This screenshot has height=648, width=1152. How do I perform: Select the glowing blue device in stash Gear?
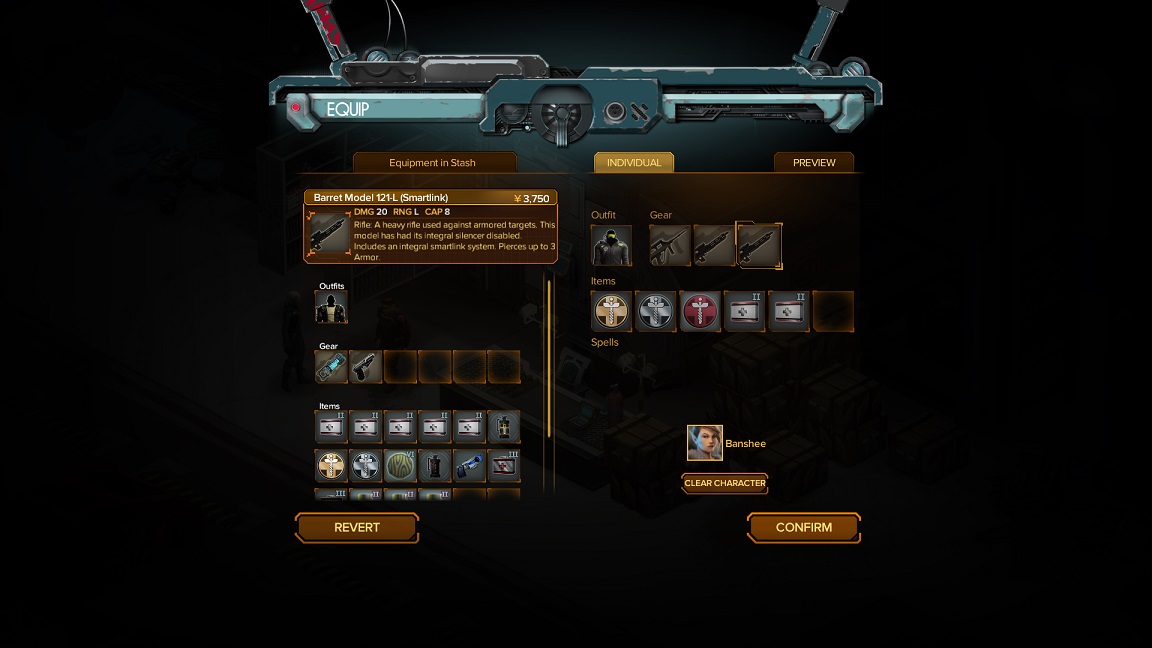point(331,367)
